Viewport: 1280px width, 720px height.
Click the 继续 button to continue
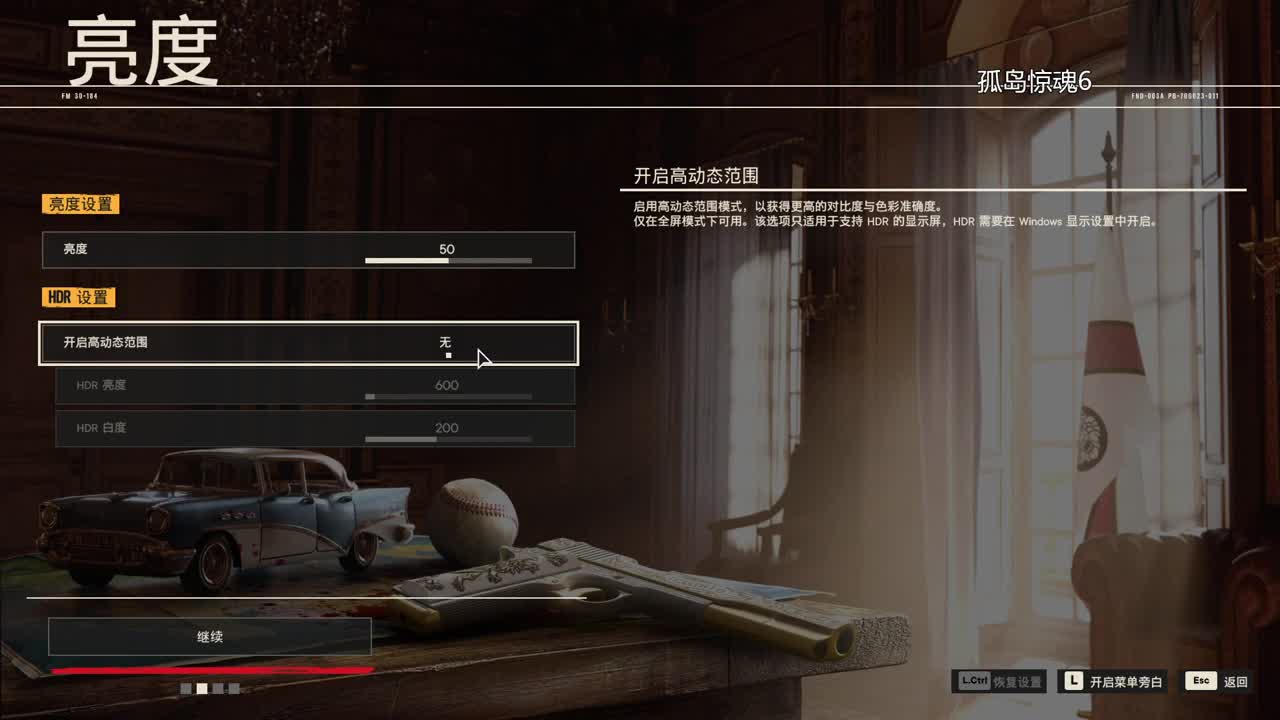point(210,636)
